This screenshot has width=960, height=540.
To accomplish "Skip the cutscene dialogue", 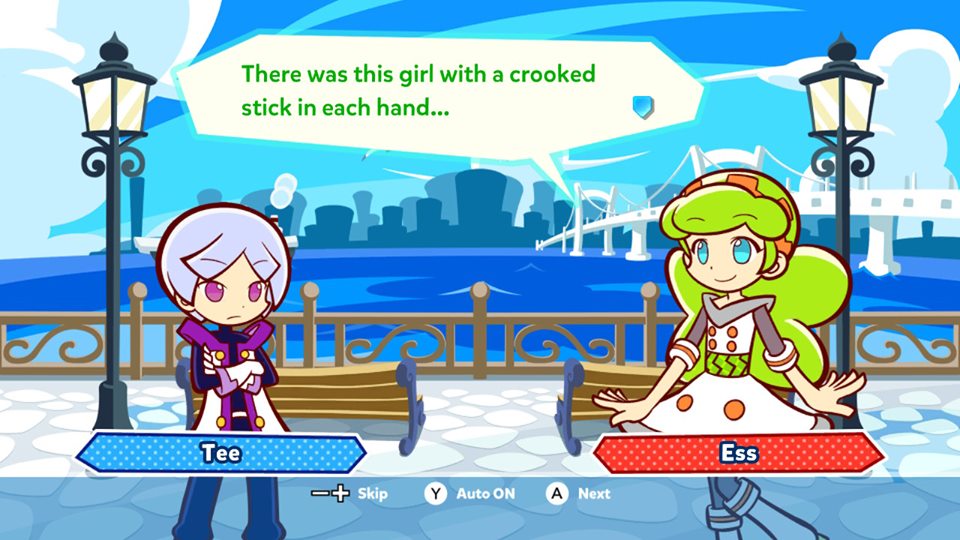I will (349, 493).
